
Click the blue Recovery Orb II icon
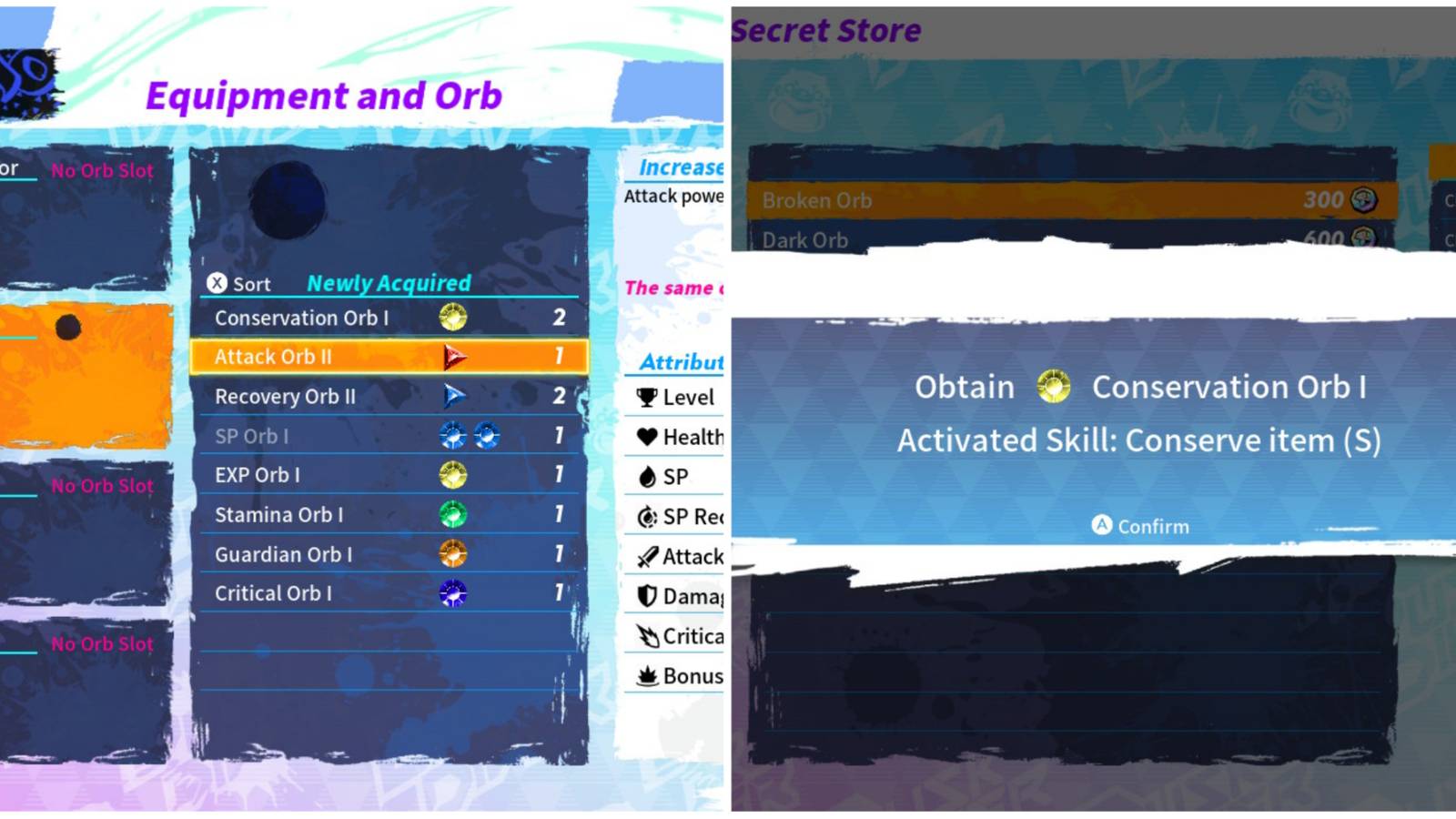pos(457,396)
